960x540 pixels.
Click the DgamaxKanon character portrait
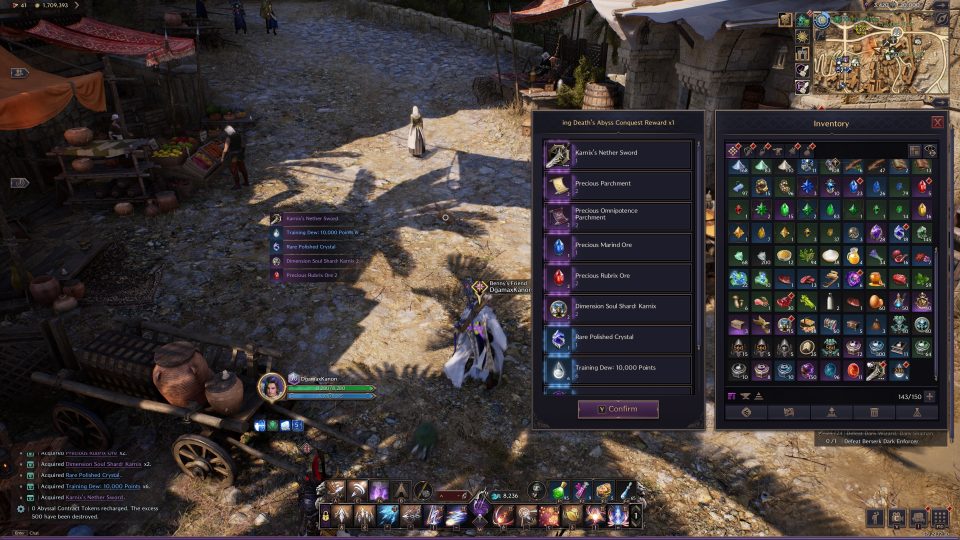[270, 386]
